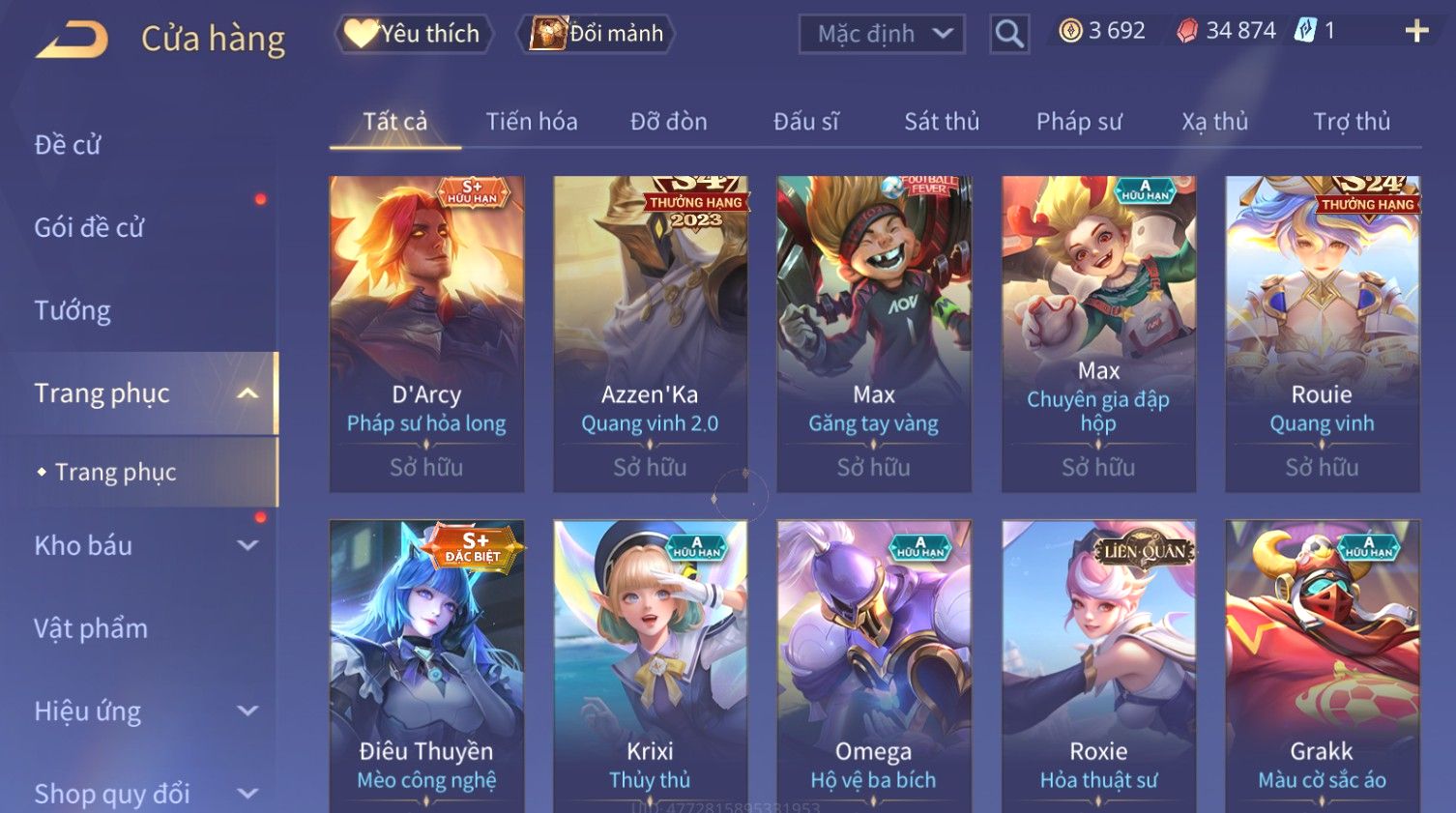Screen dimensions: 1456x813
Task: Go back using the arrow button
Action: 73,40
